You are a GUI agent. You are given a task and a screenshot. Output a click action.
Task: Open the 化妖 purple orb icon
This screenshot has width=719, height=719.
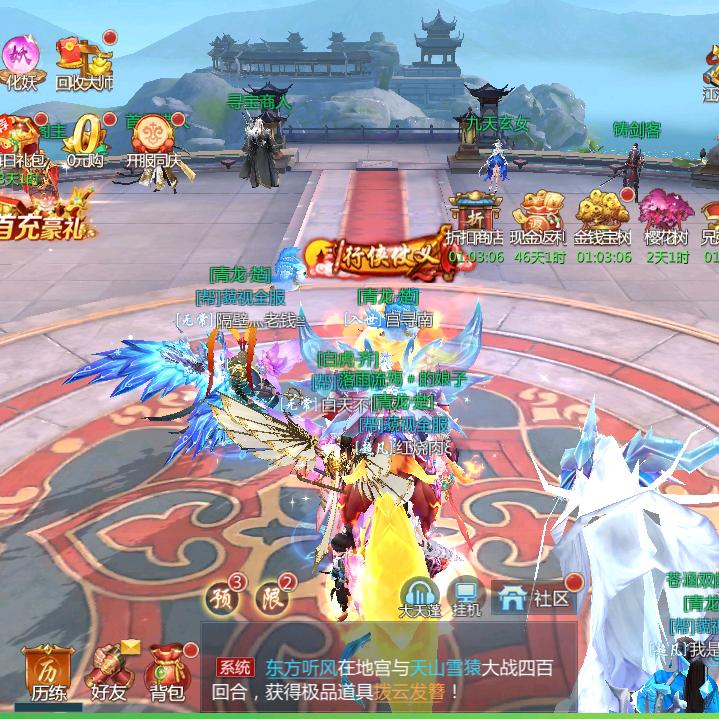pyautogui.click(x=20, y=58)
